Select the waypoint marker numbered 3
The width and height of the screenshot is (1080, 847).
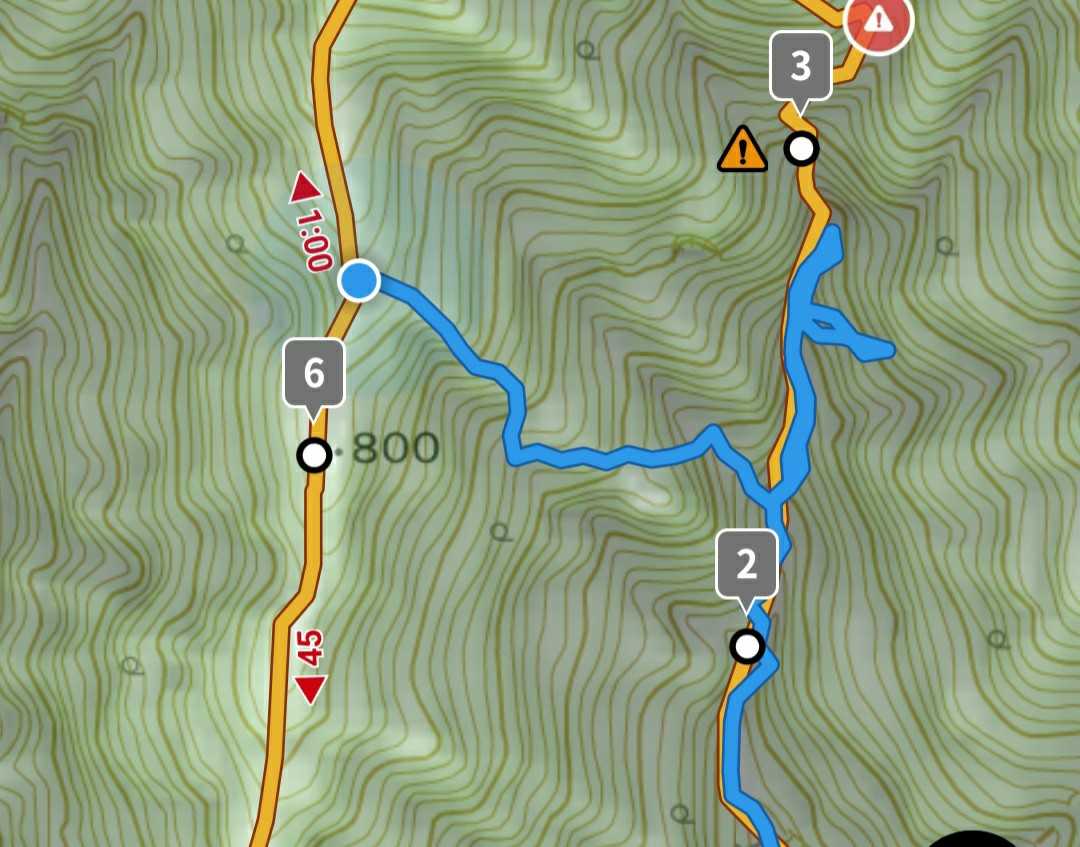[800, 67]
